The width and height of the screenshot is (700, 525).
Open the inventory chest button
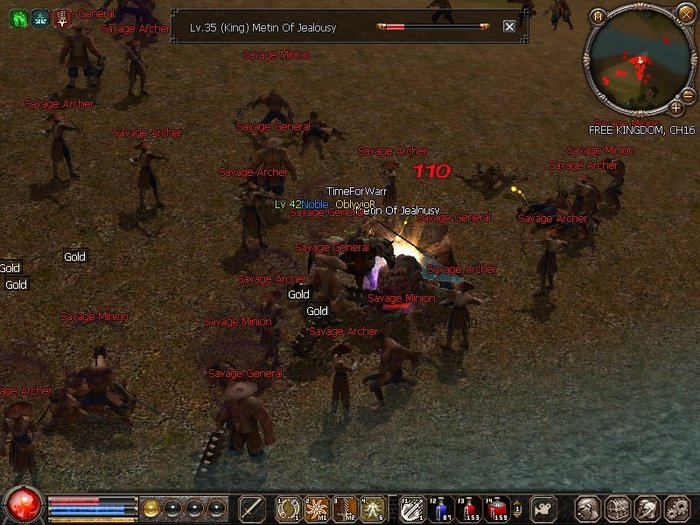617,508
